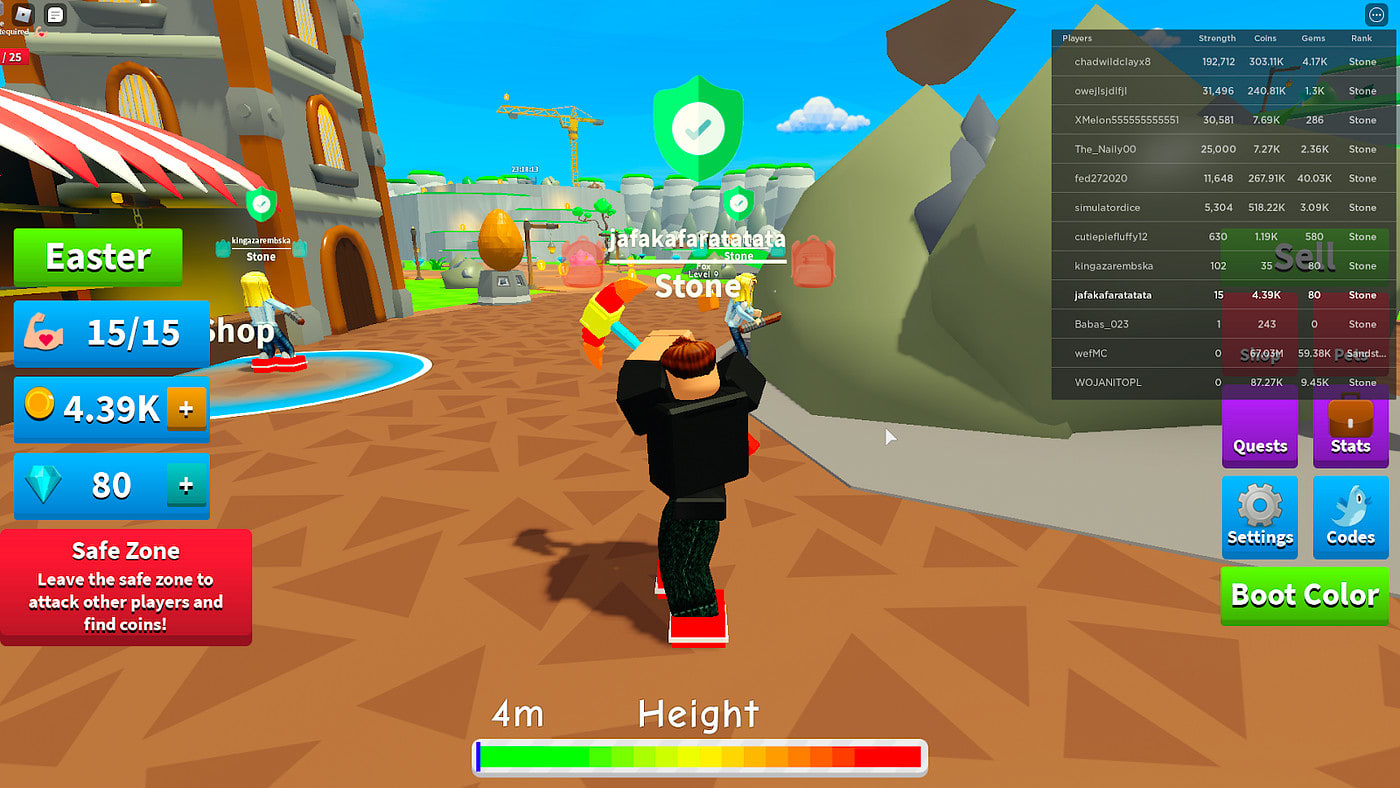Open the Roblox menu icon top-left
Screen dimensions: 1400x788
pos(21,15)
